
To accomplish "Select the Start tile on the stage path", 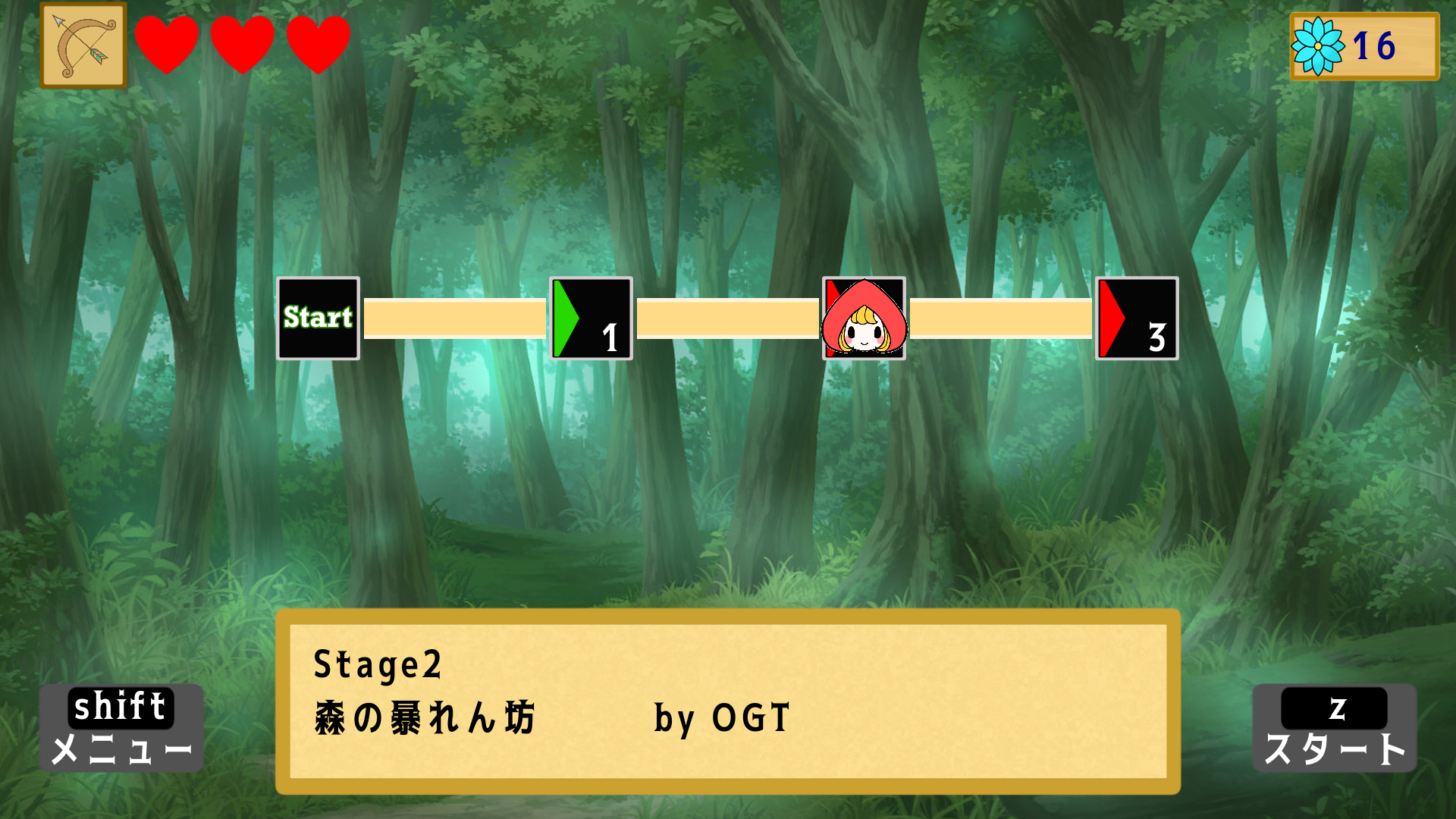I will coord(318,318).
